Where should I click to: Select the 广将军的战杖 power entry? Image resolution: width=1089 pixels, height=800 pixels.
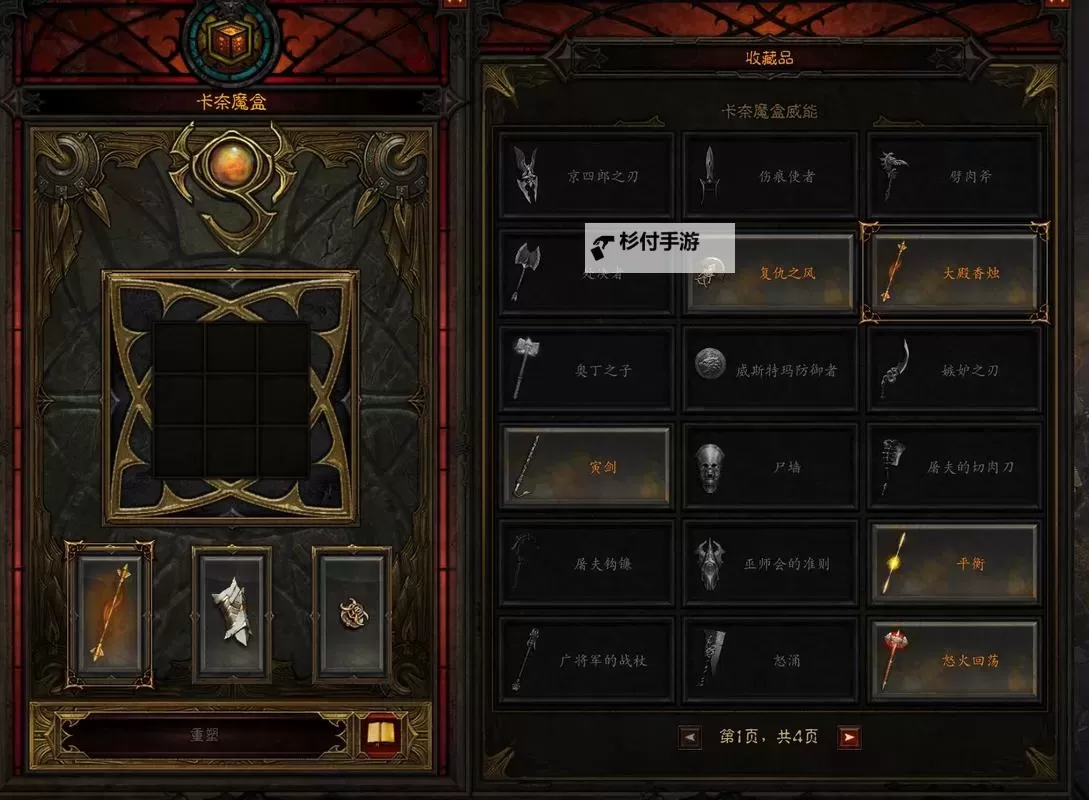point(586,661)
